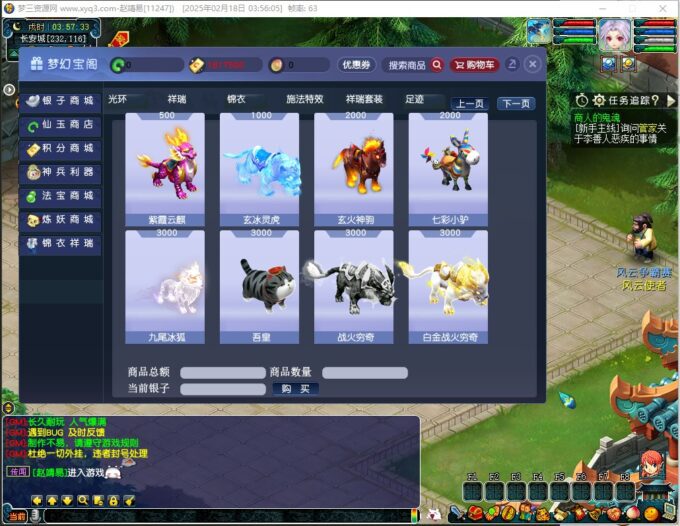Open the 优惠券 coupon button
Viewport: 680px width, 526px height.
(356, 65)
